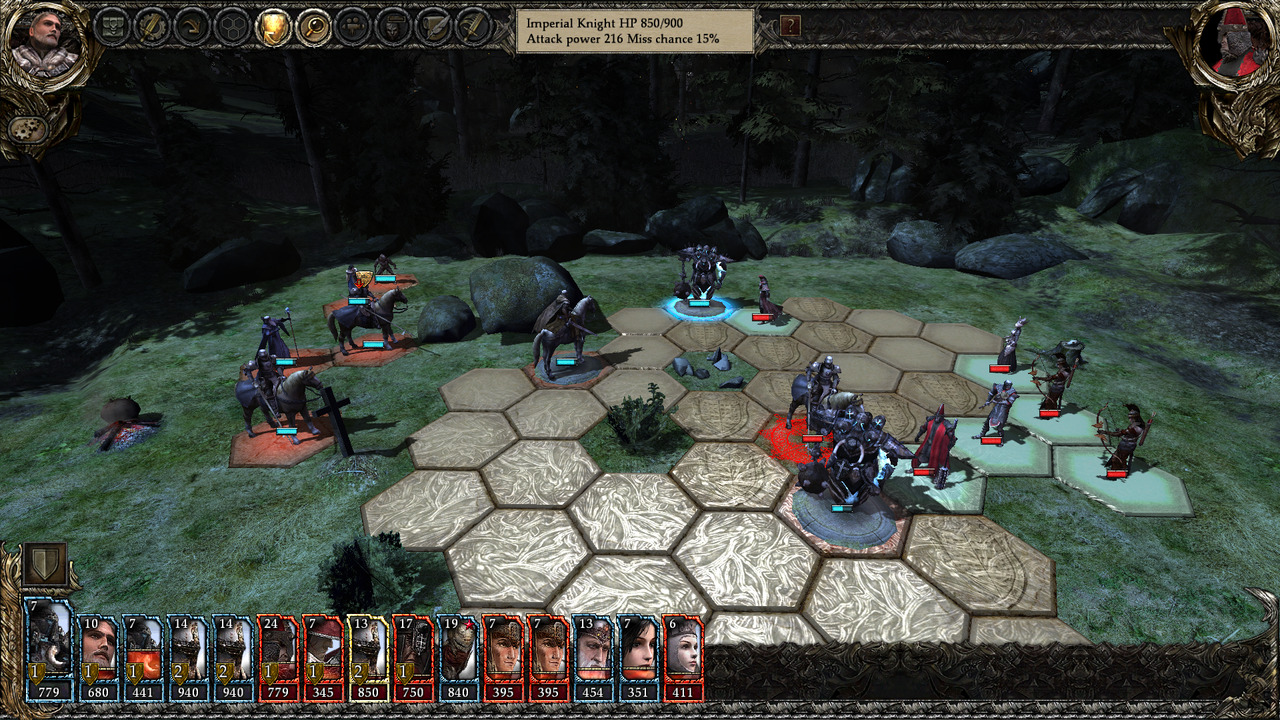Toggle the hexagon grid toolbar icon
Image resolution: width=1280 pixels, height=720 pixels.
[232, 27]
